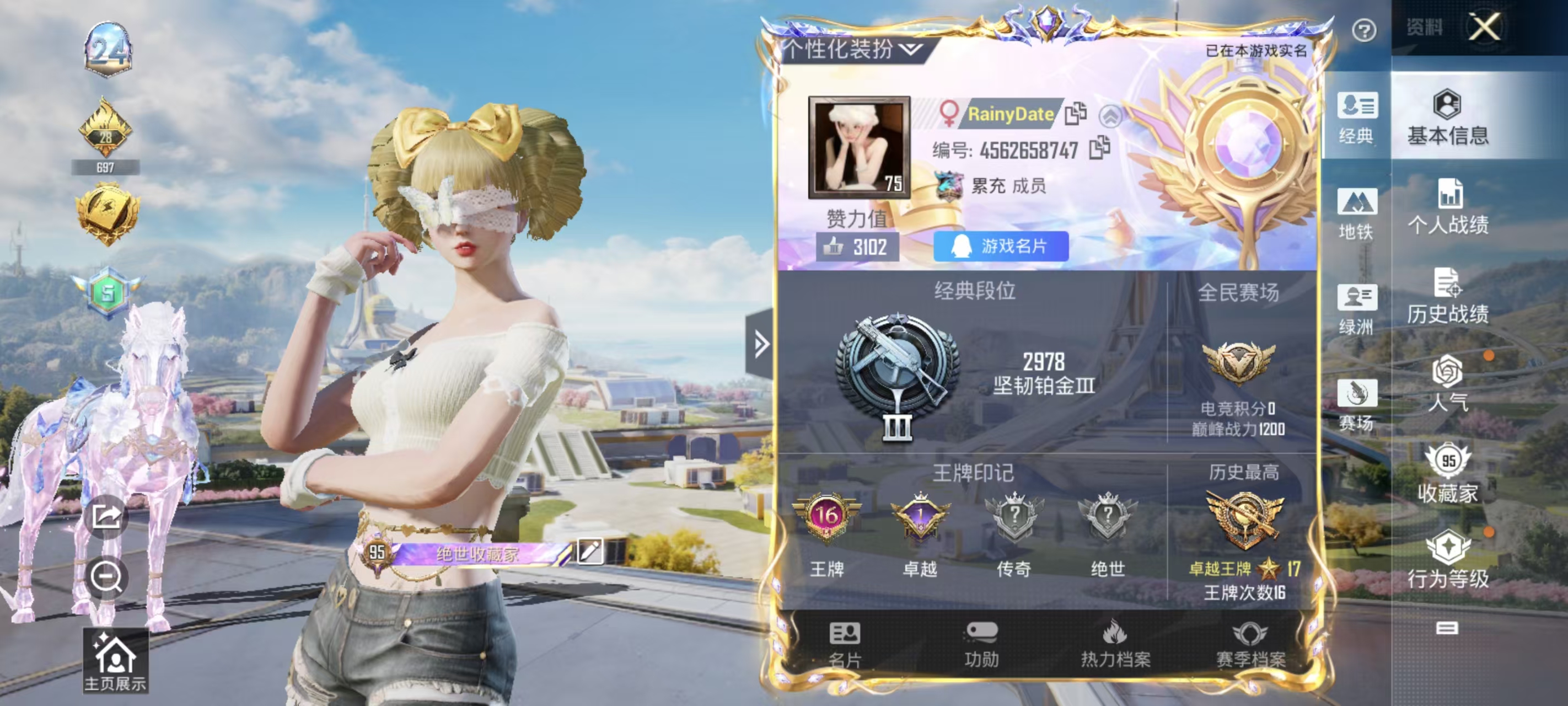The image size is (1568, 706).
Task: Click the blue 游戏名片 game card button
Action: tap(1001, 247)
